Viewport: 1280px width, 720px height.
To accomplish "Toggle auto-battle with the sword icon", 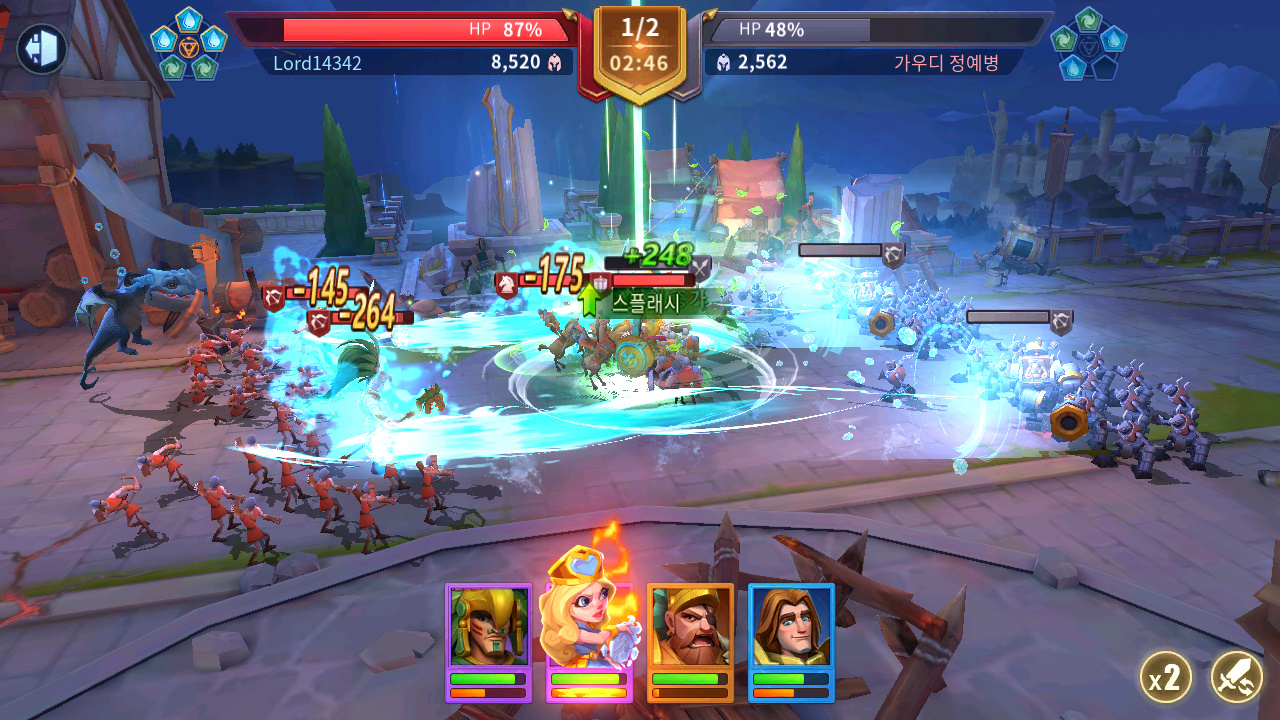I will (x=1236, y=678).
